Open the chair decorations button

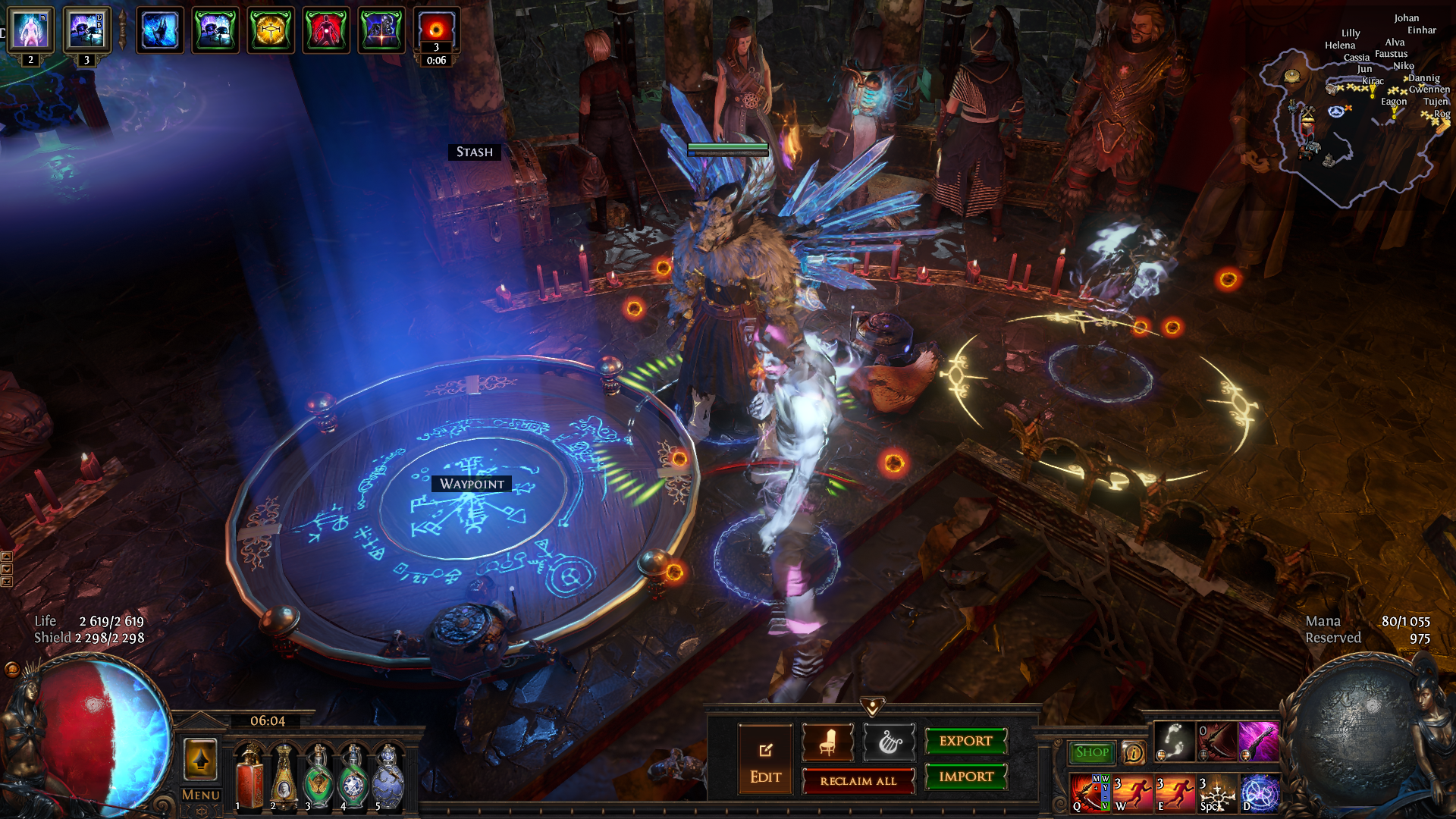[x=827, y=743]
